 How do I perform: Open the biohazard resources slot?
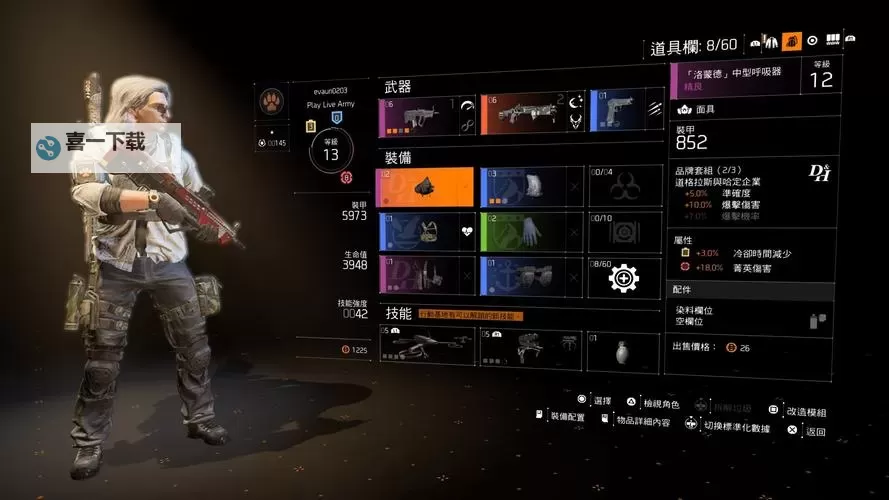[625, 188]
